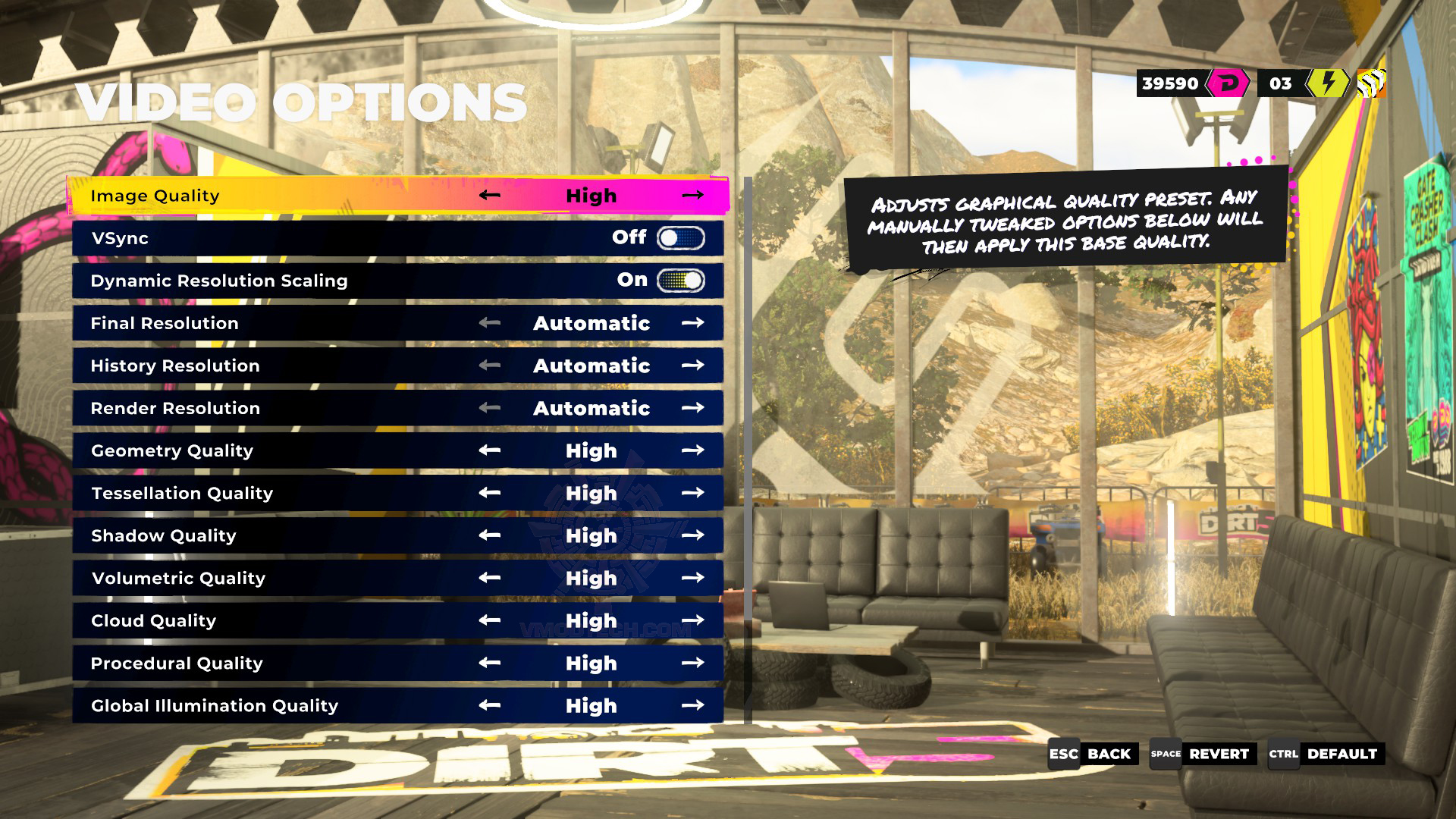This screenshot has width=1456, height=819.
Task: Raise Procedural Quality using the right arrow
Action: (x=692, y=663)
